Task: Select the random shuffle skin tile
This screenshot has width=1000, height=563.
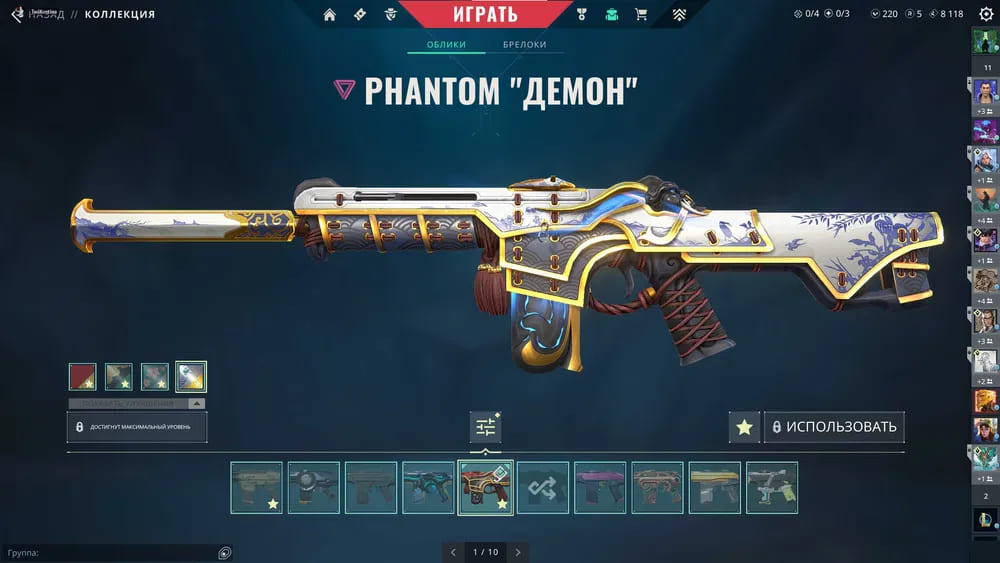Action: [x=543, y=487]
